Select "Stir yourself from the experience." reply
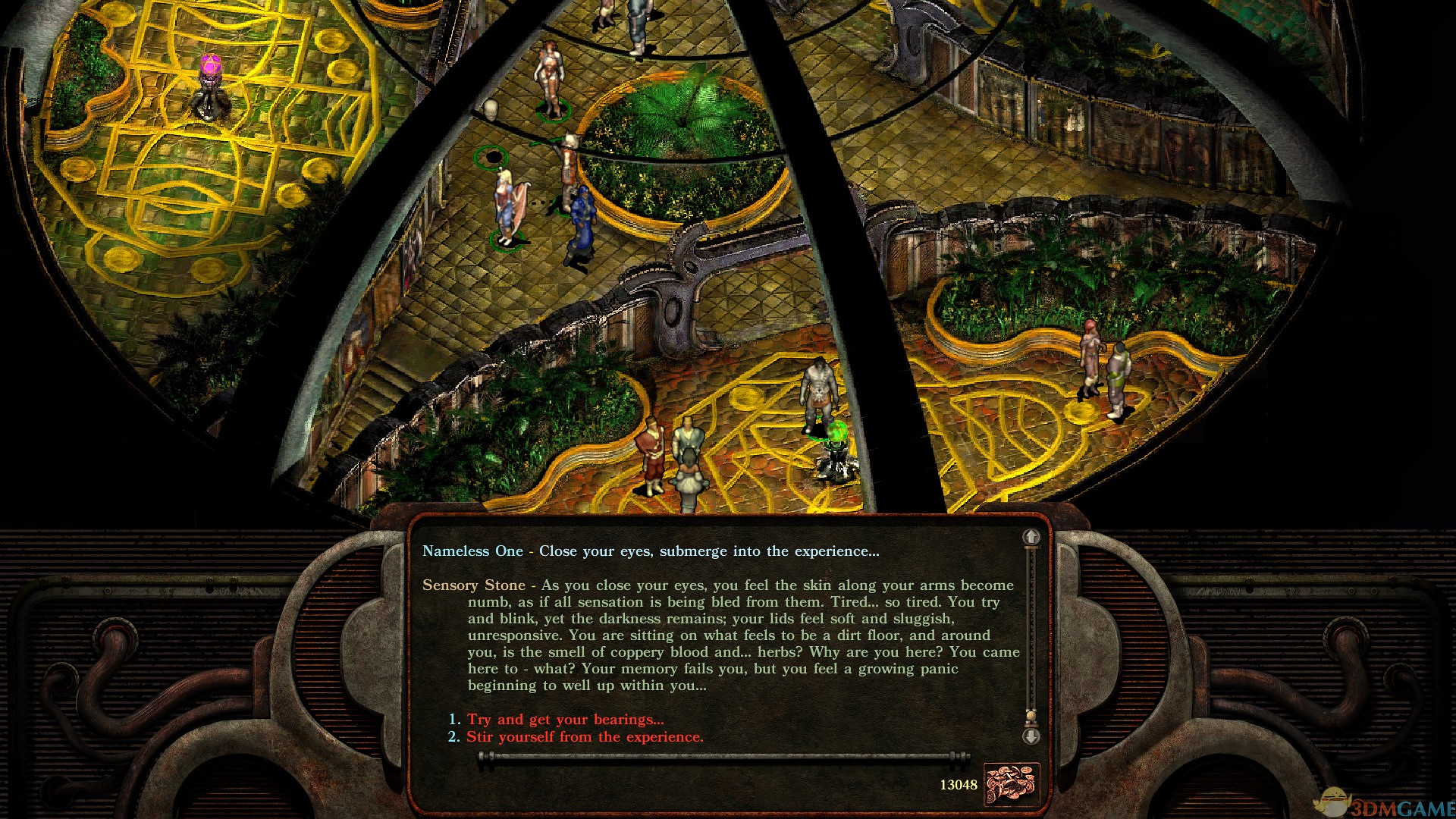Screen dimensions: 1456x819 [585, 737]
